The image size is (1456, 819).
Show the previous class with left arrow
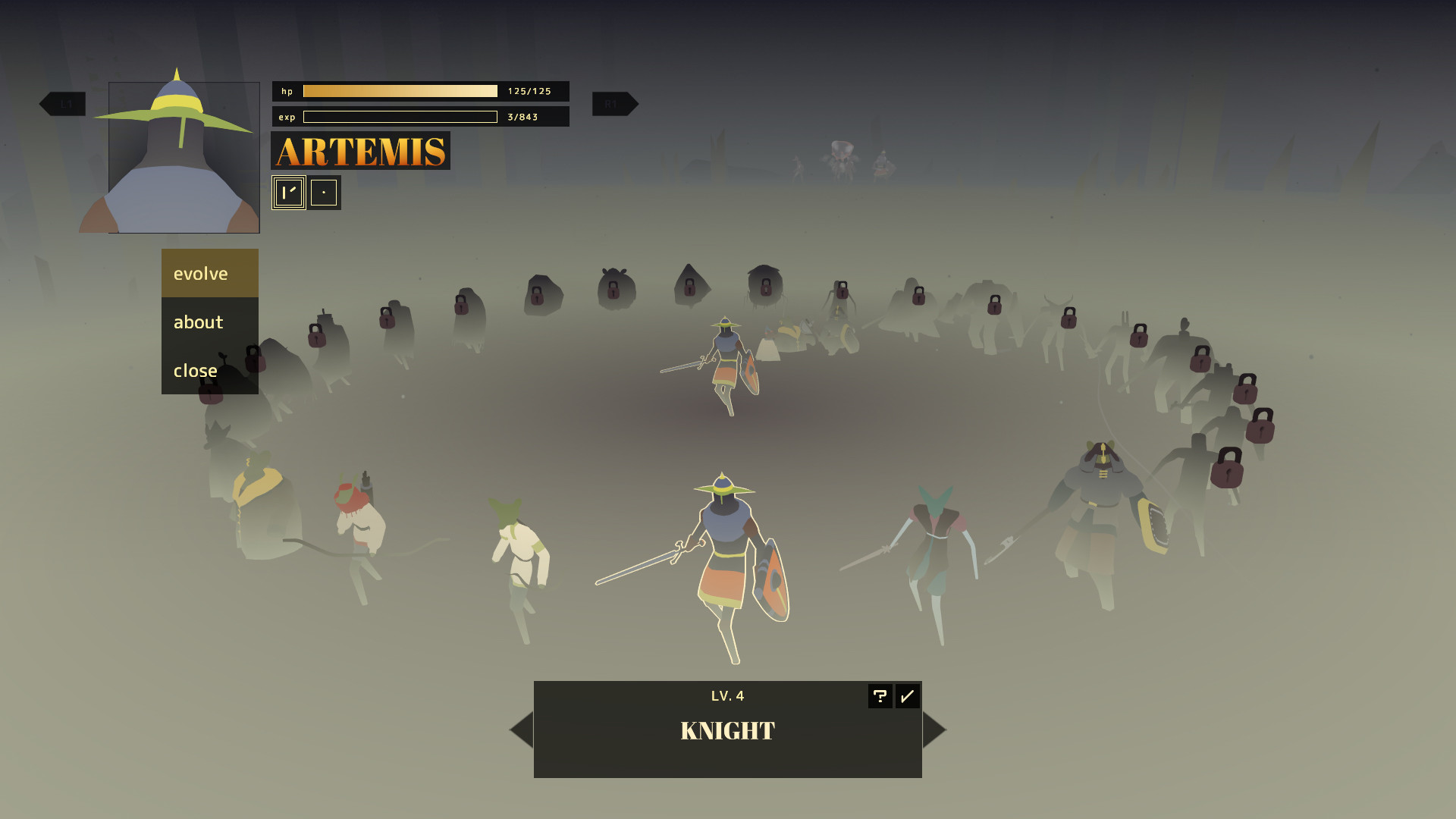(x=521, y=730)
